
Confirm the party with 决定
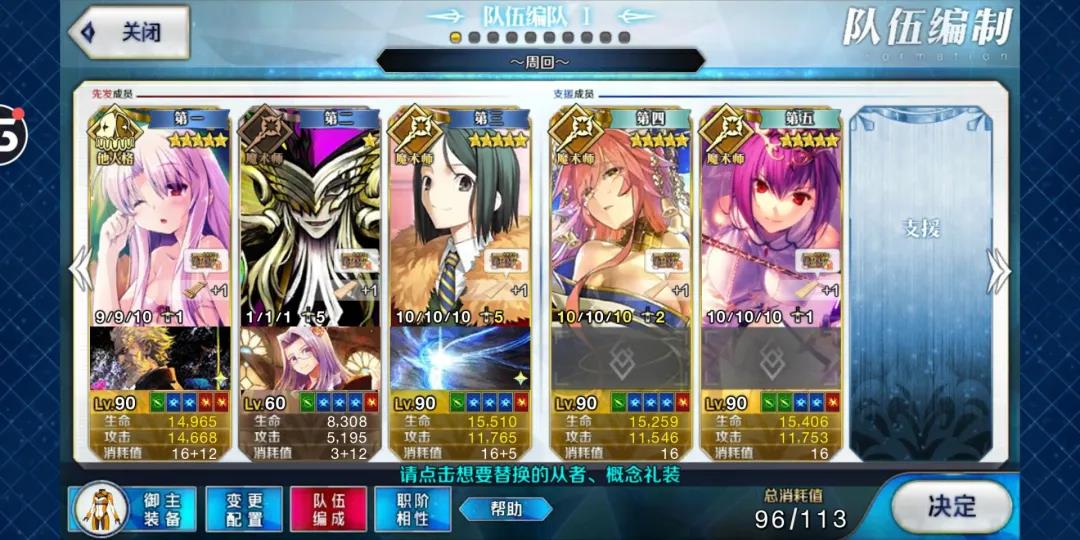951,506
